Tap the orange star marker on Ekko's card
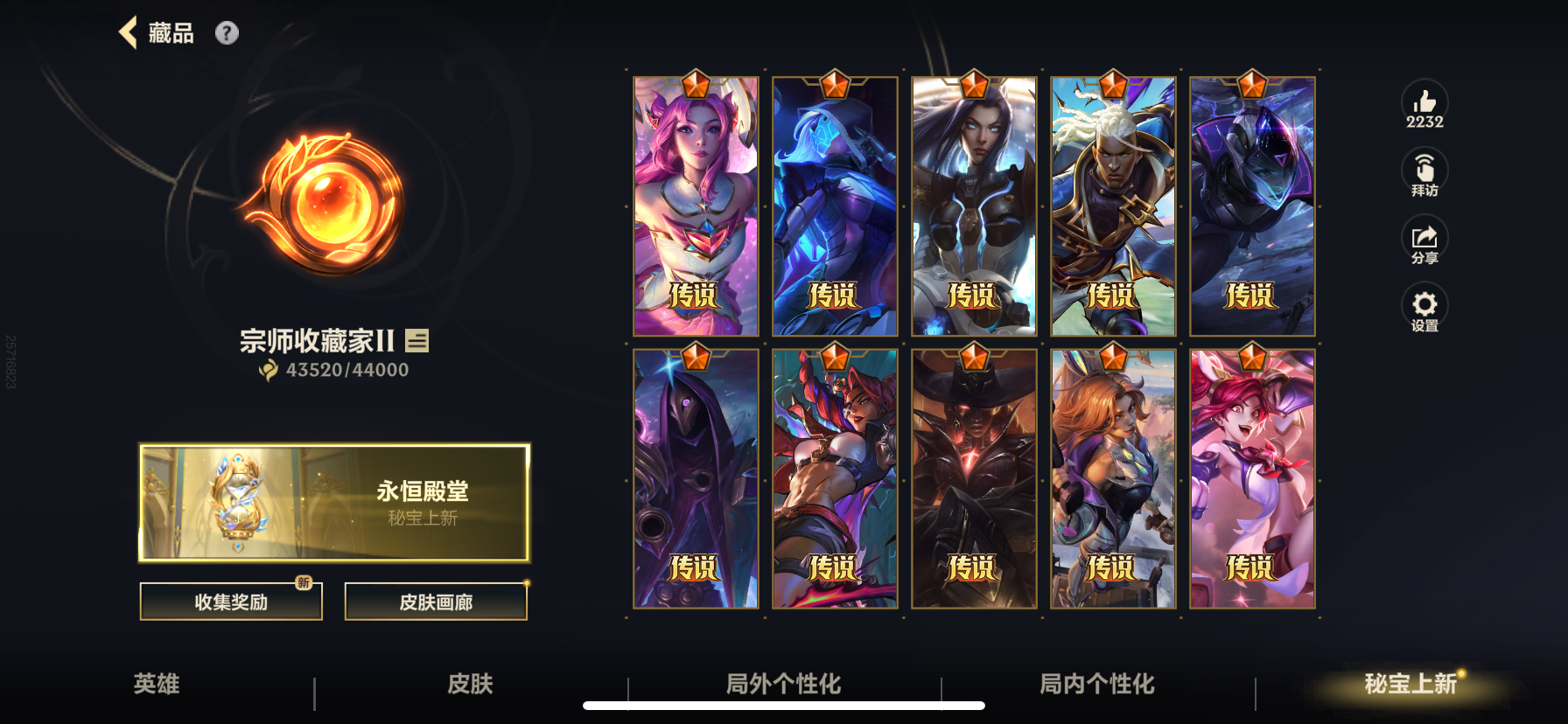This screenshot has width=1568, height=724. pos(1112,85)
